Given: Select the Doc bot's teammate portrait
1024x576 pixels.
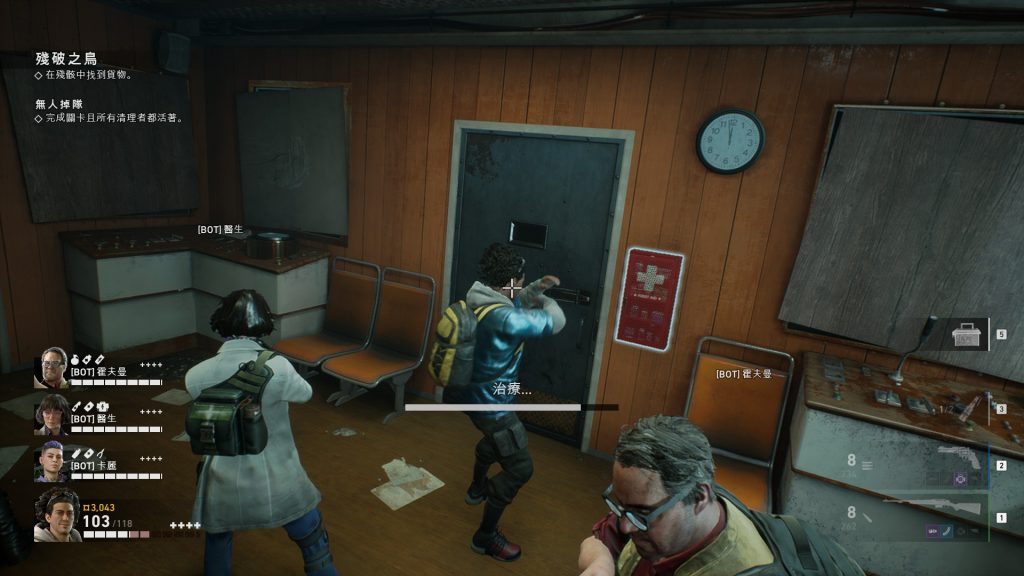Looking at the screenshot, I should click(51, 414).
